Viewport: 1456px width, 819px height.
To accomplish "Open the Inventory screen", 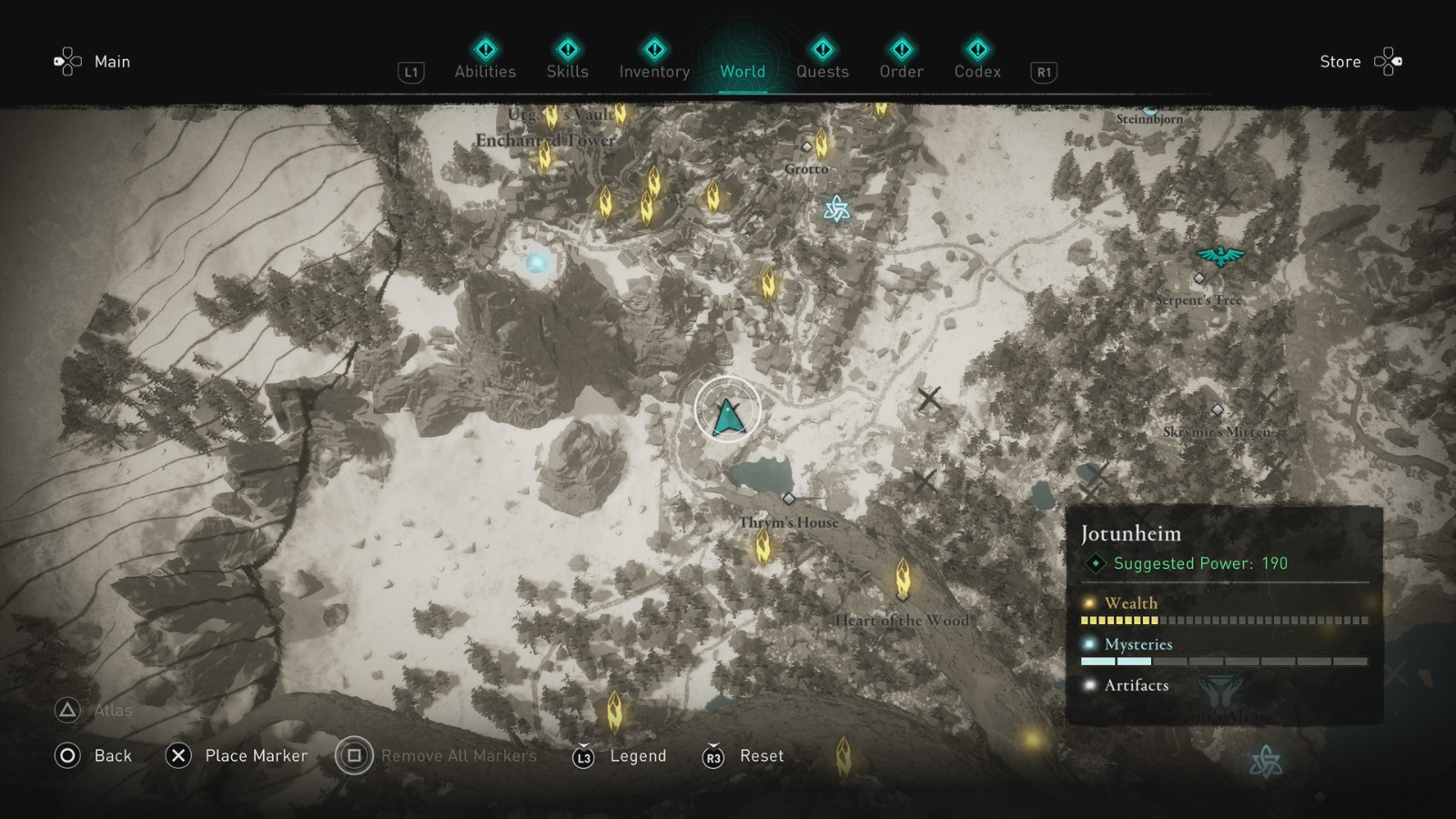I will 653,71.
